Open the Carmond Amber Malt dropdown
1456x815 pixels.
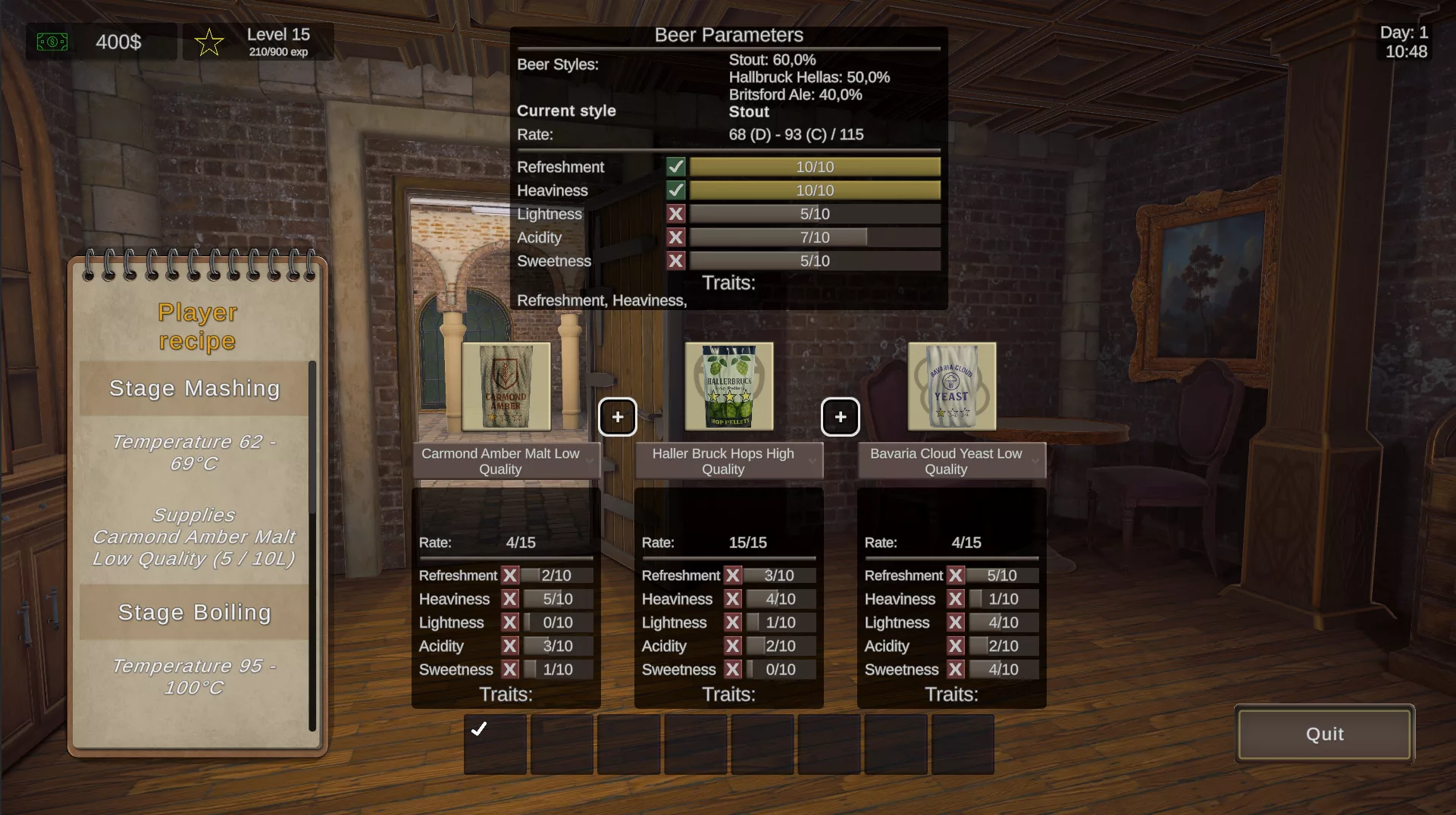point(506,461)
